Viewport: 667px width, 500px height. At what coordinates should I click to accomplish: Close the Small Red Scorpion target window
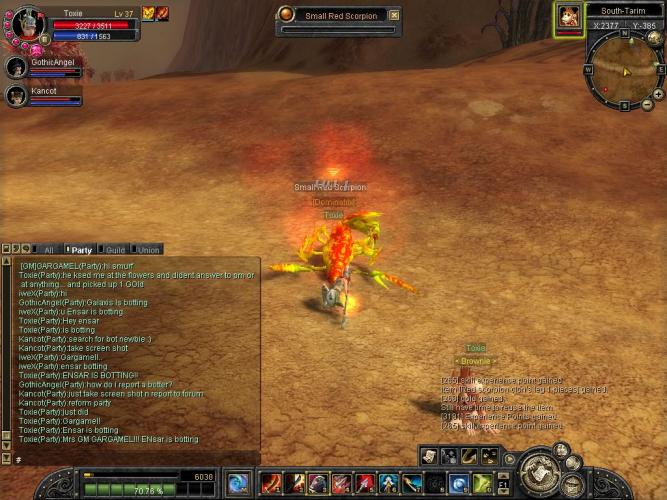(x=394, y=15)
